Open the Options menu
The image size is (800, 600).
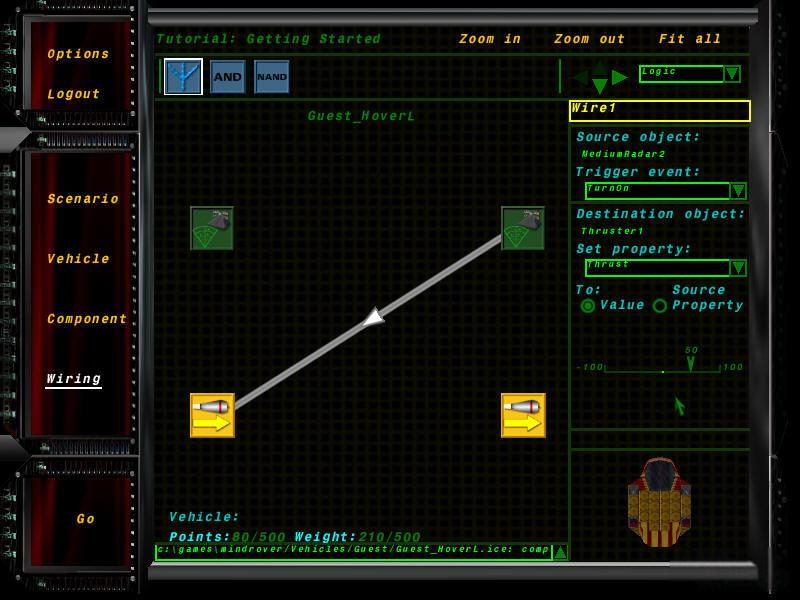78,54
